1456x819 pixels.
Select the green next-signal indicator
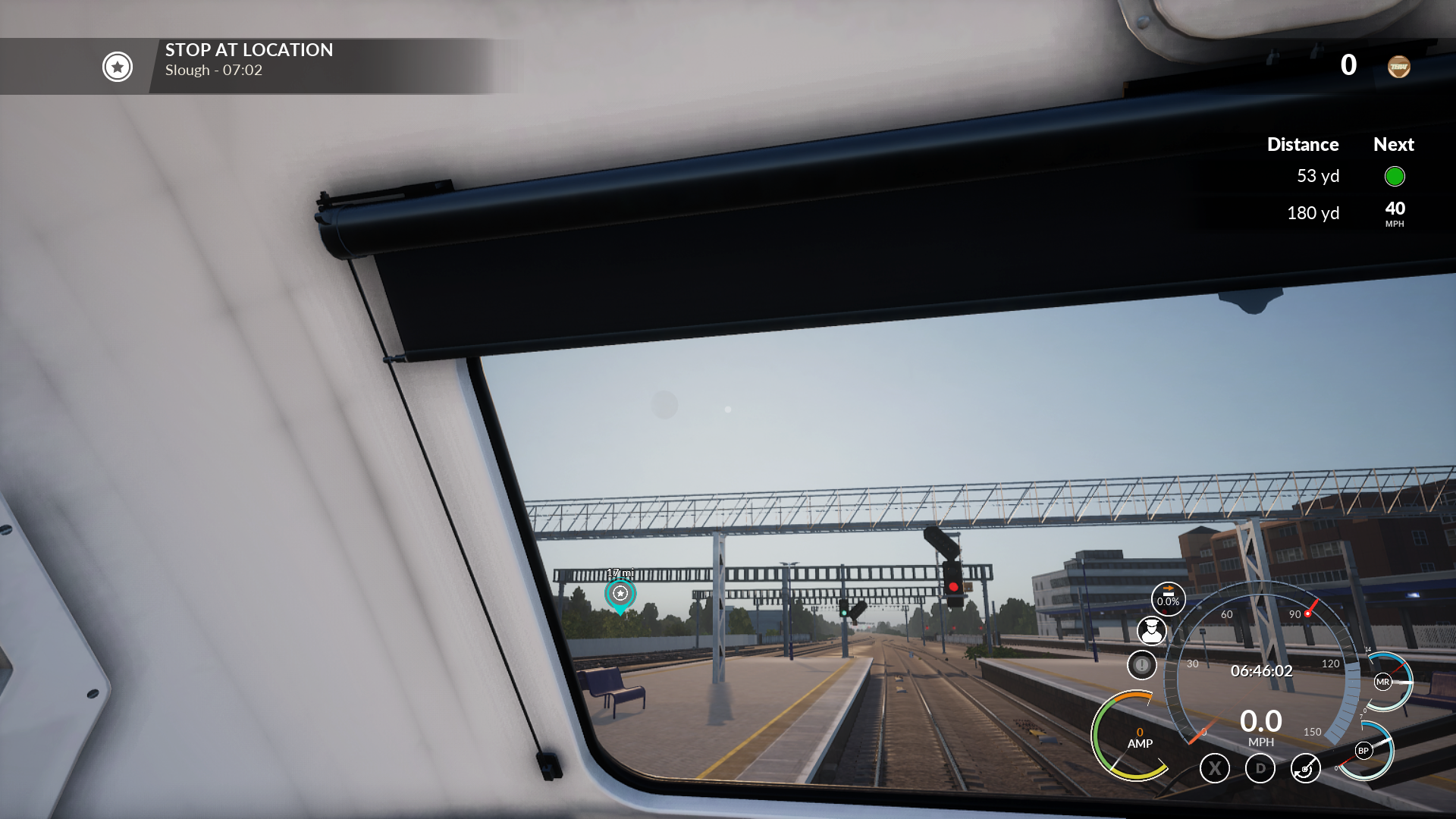coord(1395,177)
